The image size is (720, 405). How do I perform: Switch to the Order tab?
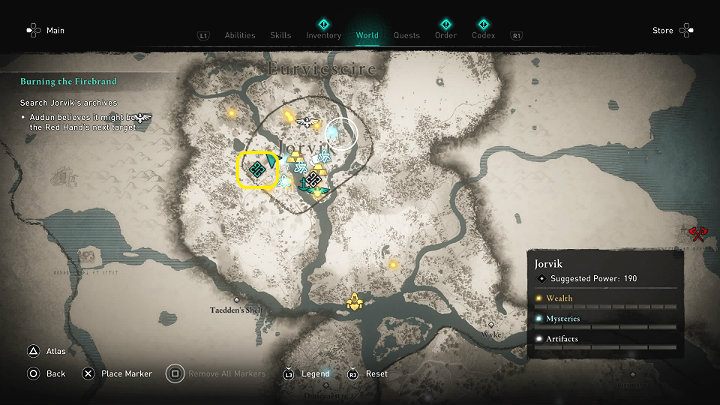(446, 36)
